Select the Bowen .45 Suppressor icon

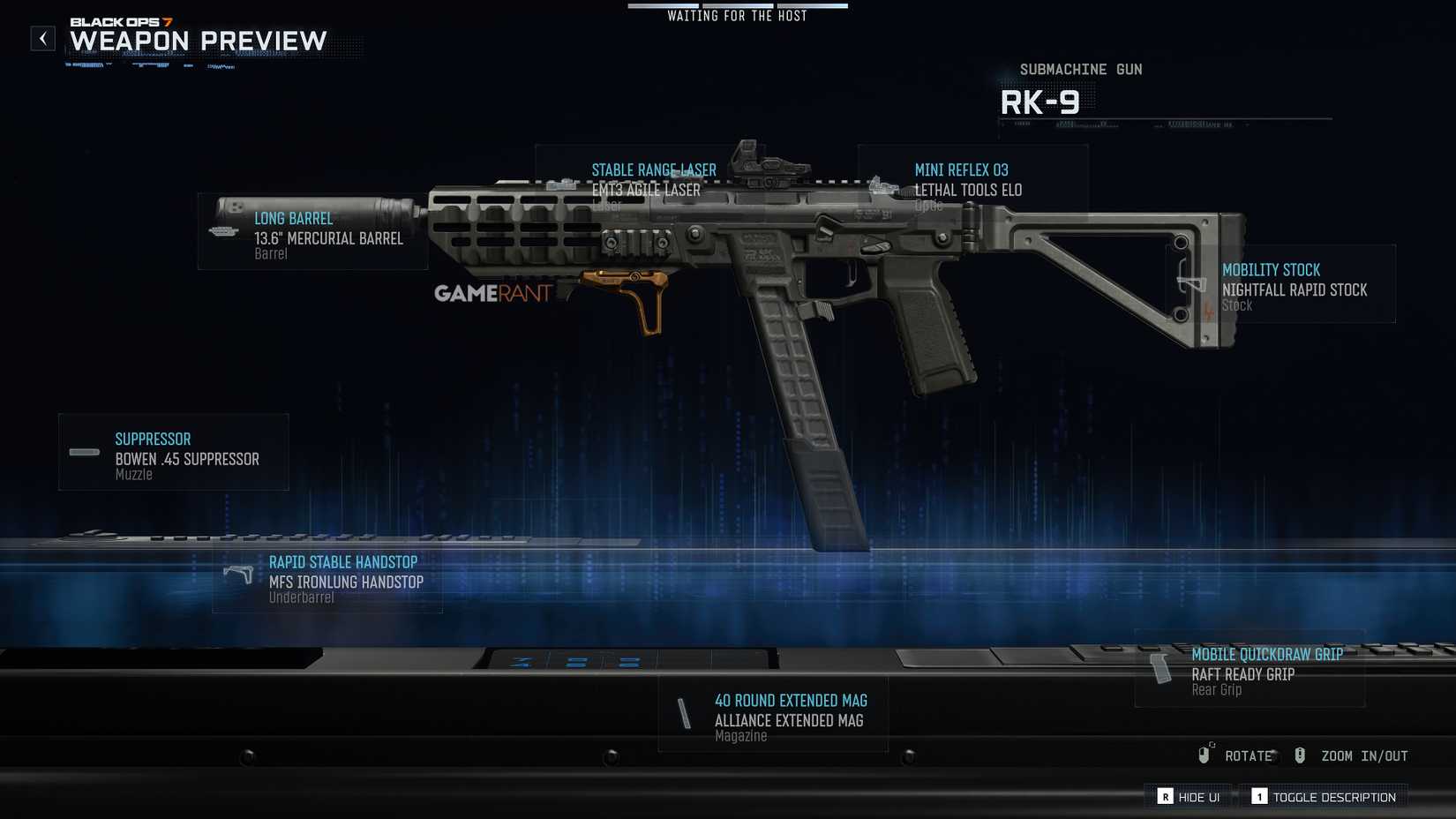click(84, 452)
